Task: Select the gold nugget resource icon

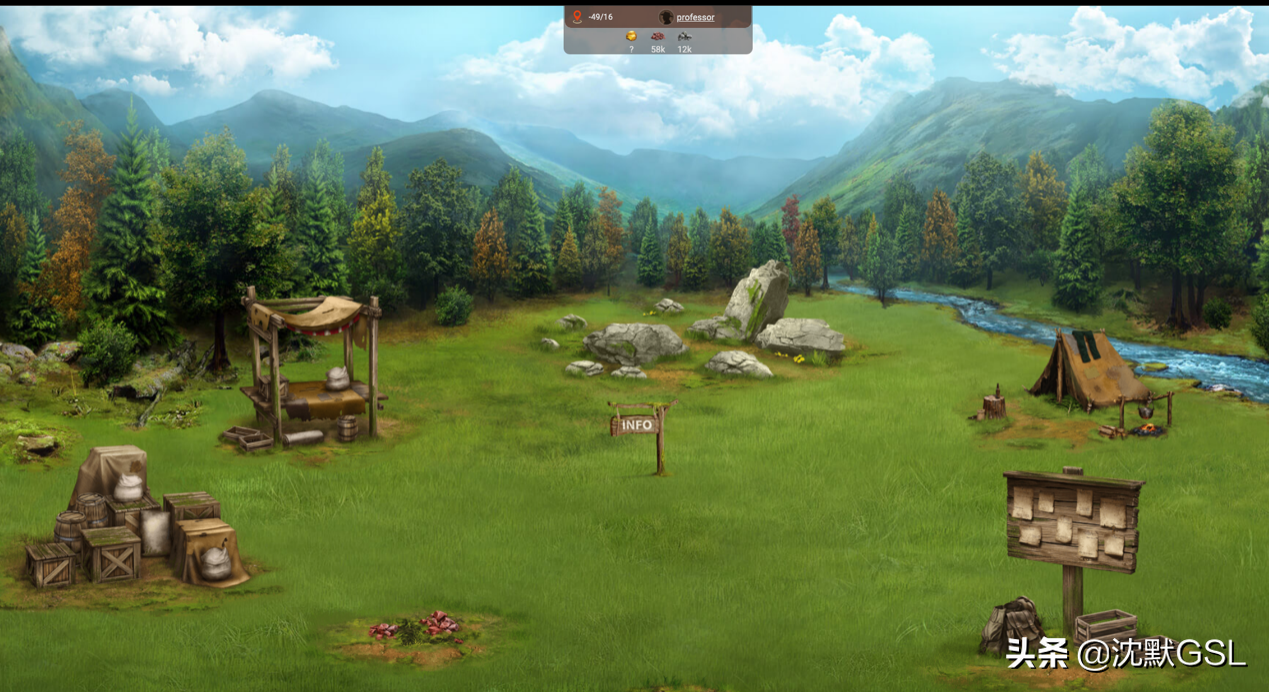Action: click(631, 36)
